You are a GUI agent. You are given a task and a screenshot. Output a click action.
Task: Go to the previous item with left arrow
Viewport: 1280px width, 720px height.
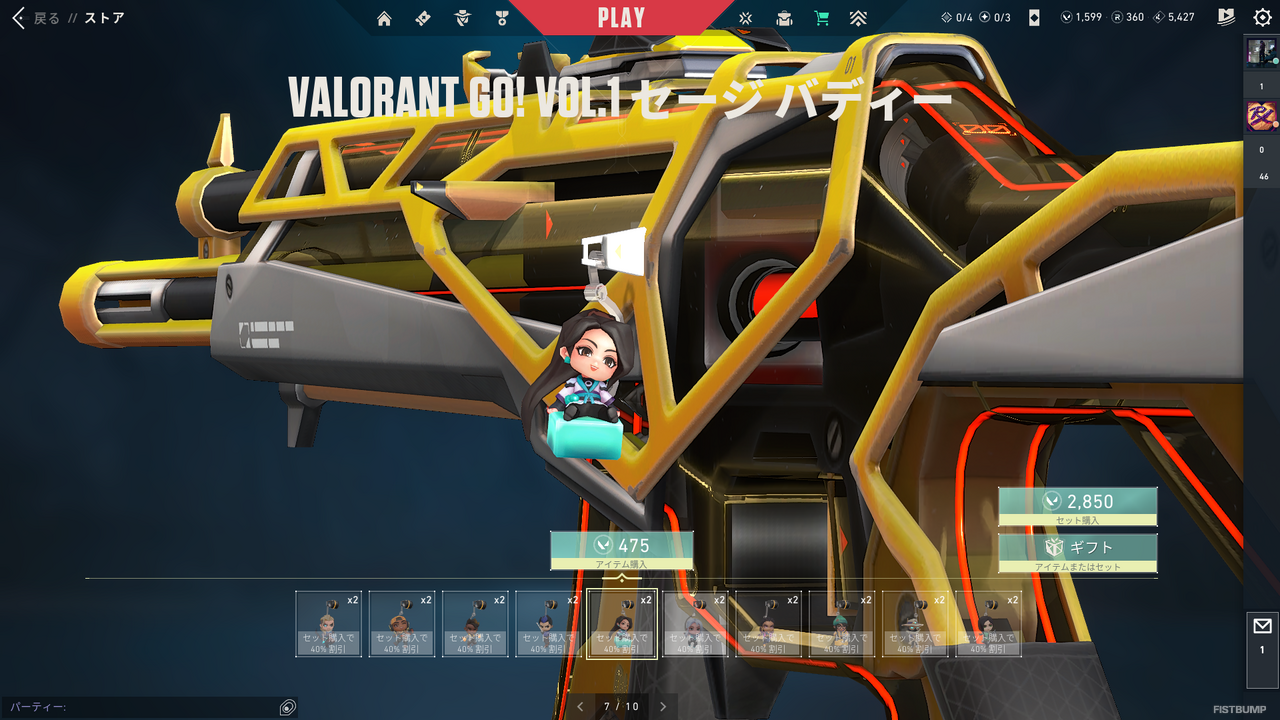coord(580,706)
